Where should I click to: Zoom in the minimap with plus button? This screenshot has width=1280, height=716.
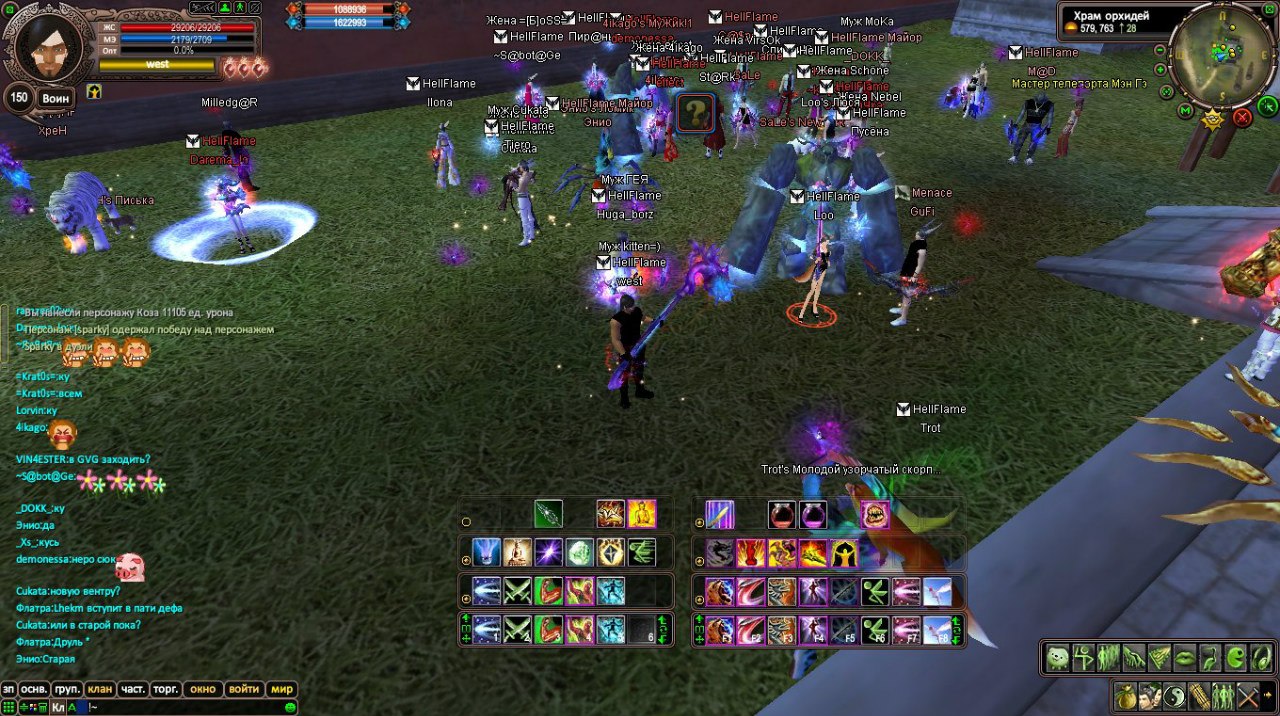tap(1160, 70)
